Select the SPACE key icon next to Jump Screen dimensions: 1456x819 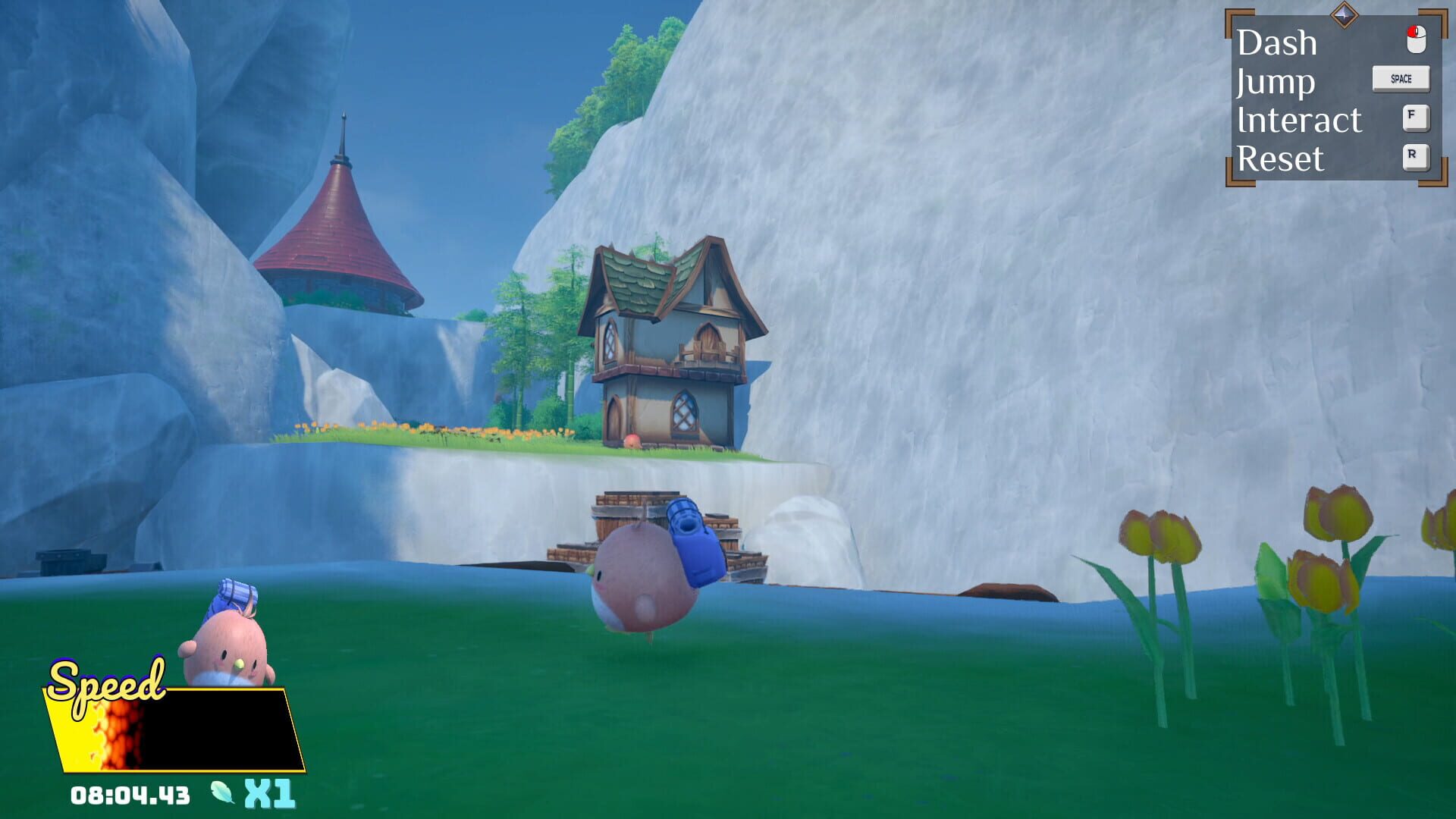1400,78
